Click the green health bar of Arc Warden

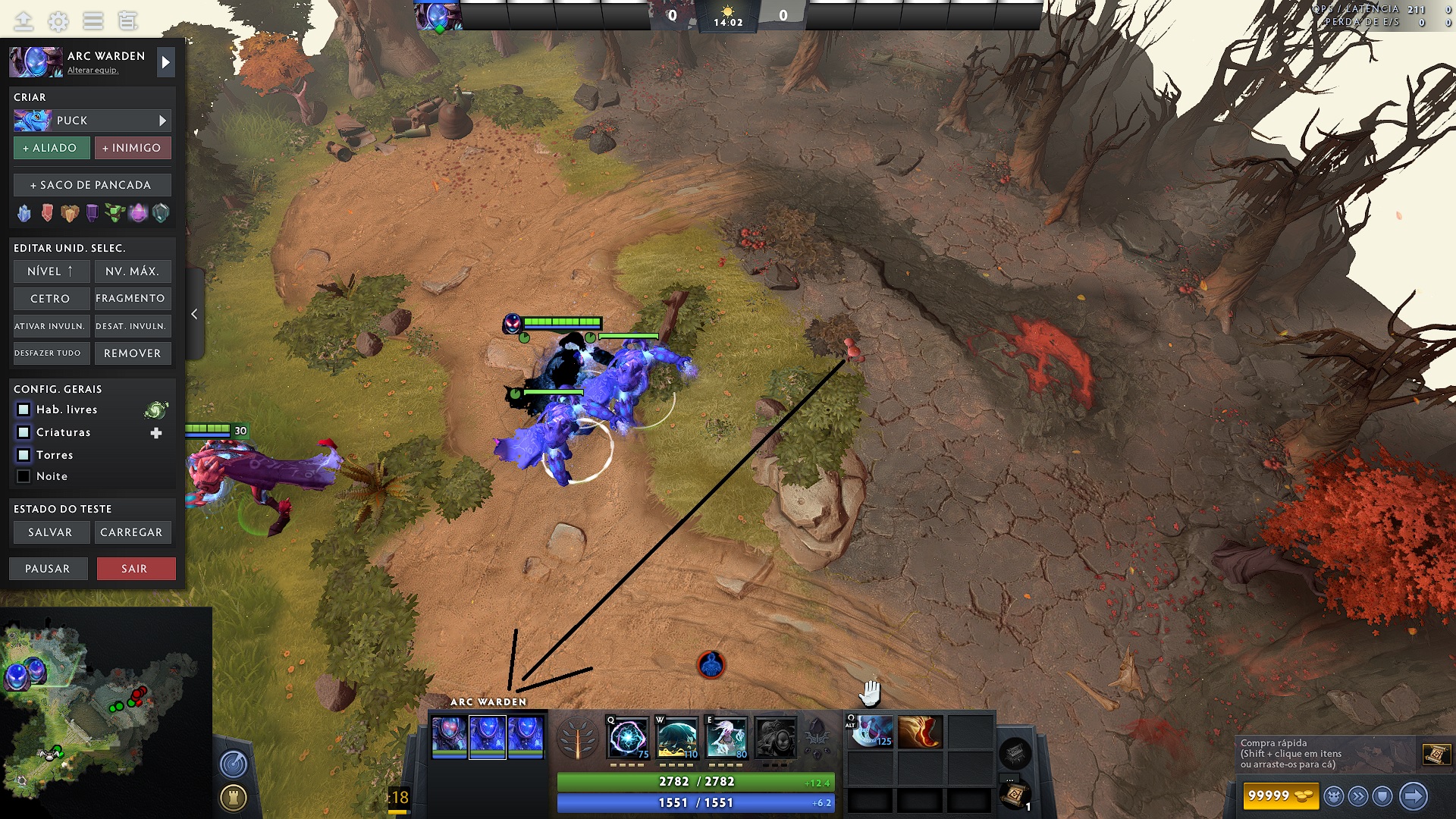pos(563,320)
